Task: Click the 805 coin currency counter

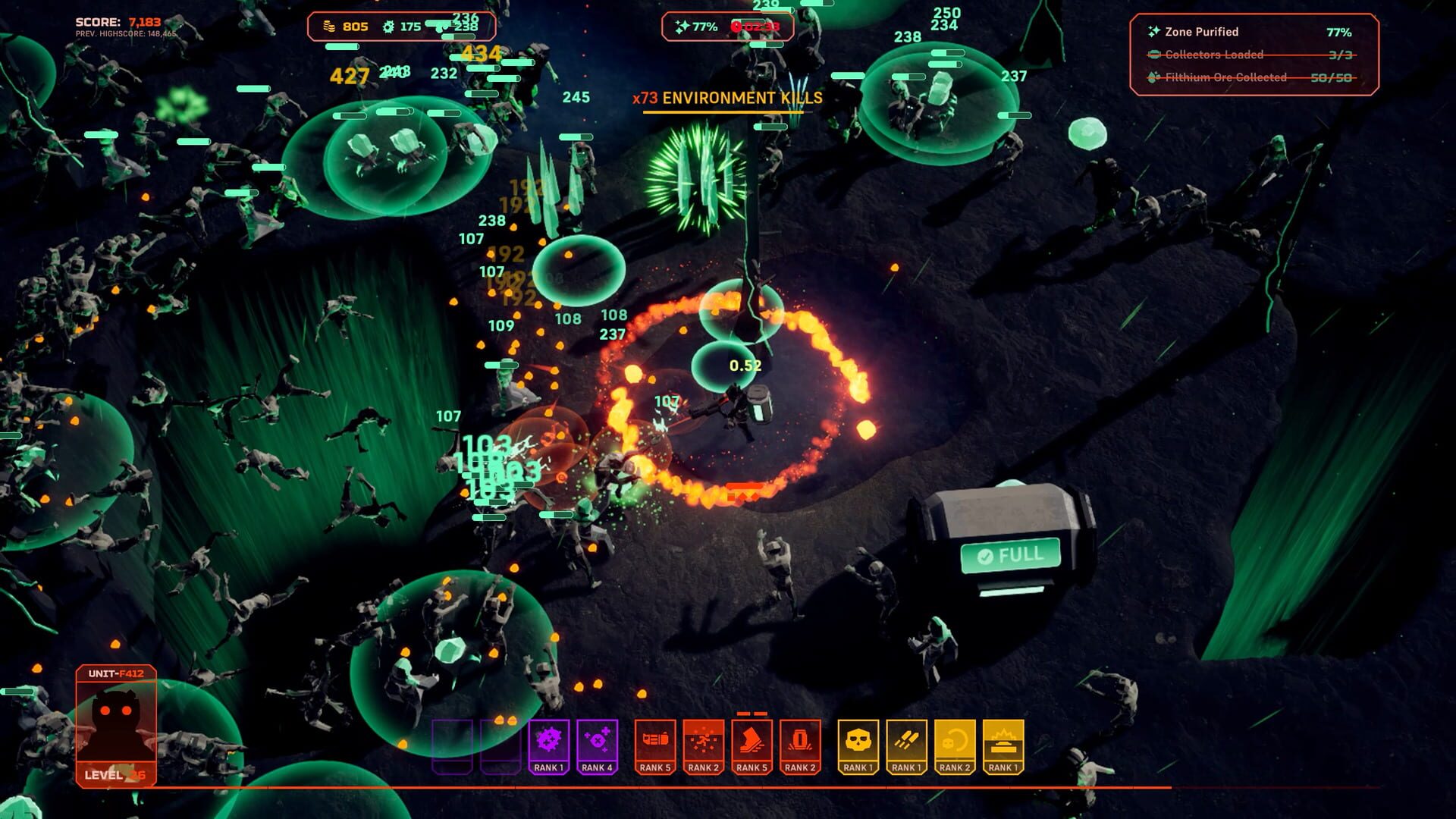Action: point(345,25)
